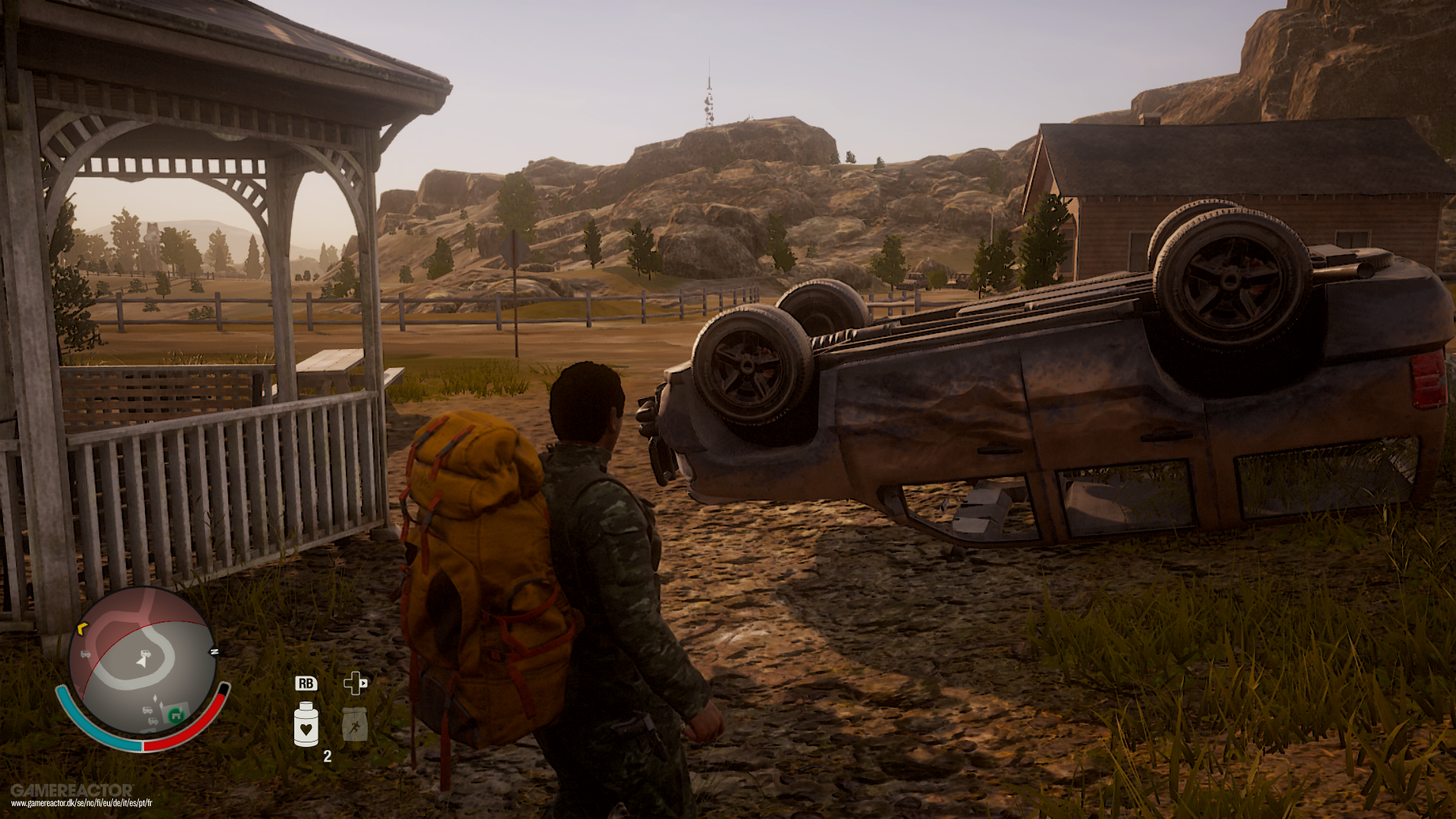The height and width of the screenshot is (819, 1456).
Task: Select the green home base icon on minimap
Action: click(176, 717)
